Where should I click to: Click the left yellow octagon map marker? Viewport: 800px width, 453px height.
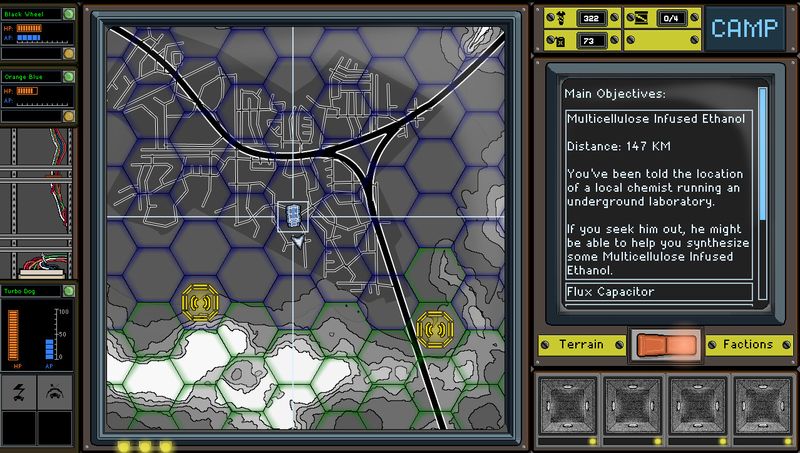197,300
